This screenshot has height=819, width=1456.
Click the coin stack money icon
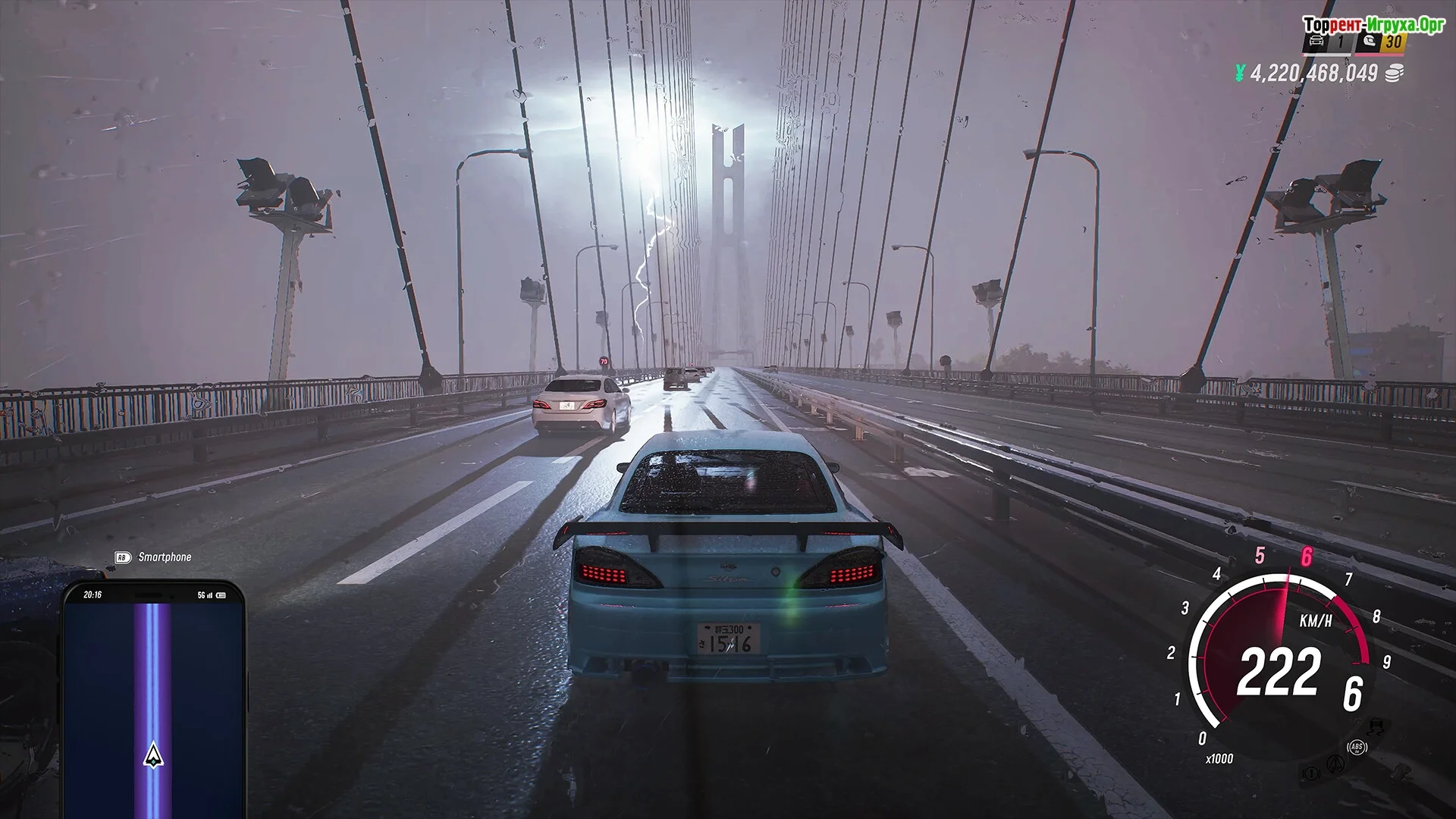(x=1394, y=73)
